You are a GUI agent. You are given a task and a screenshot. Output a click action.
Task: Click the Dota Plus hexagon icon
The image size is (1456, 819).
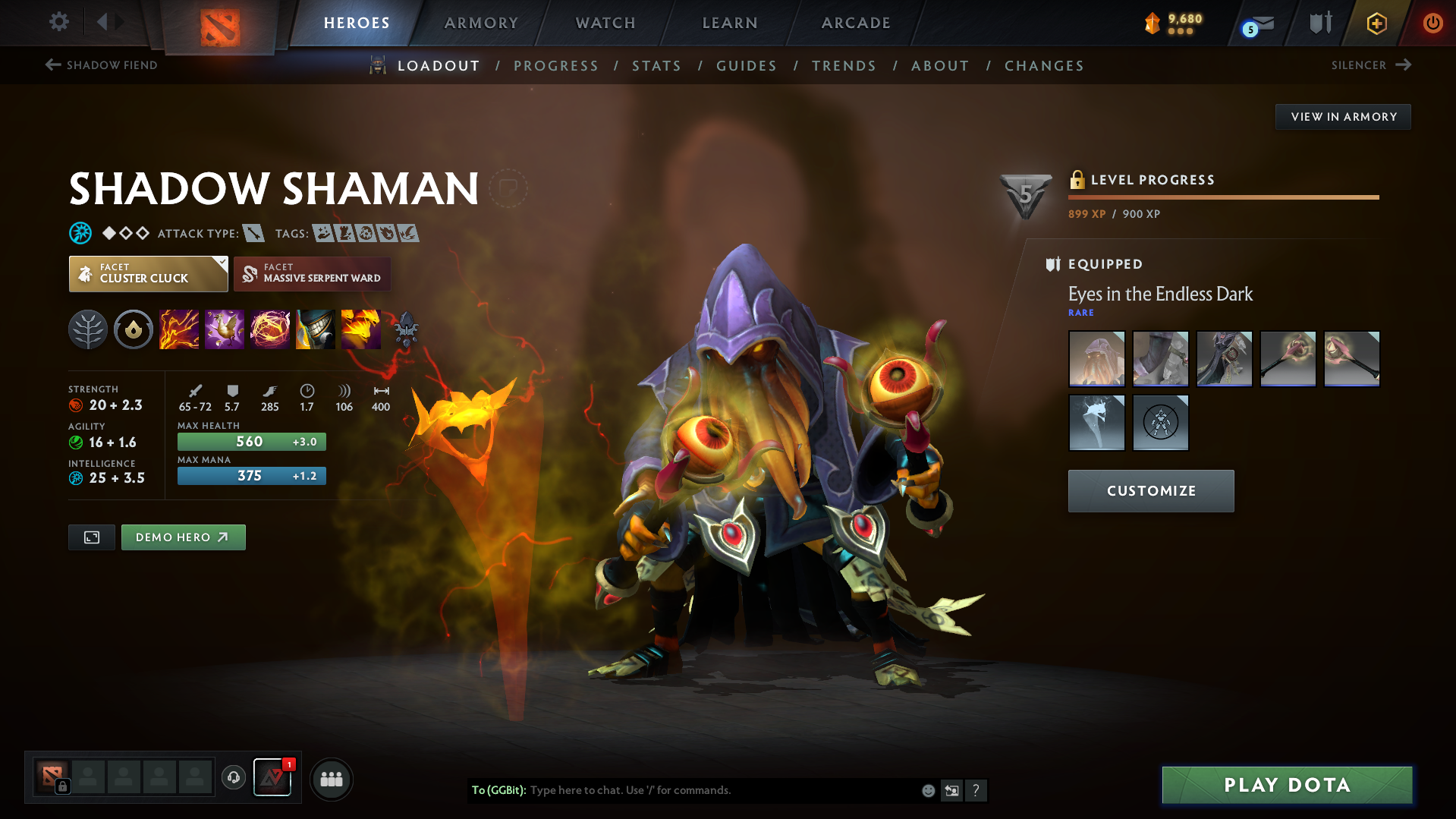coord(1376,23)
